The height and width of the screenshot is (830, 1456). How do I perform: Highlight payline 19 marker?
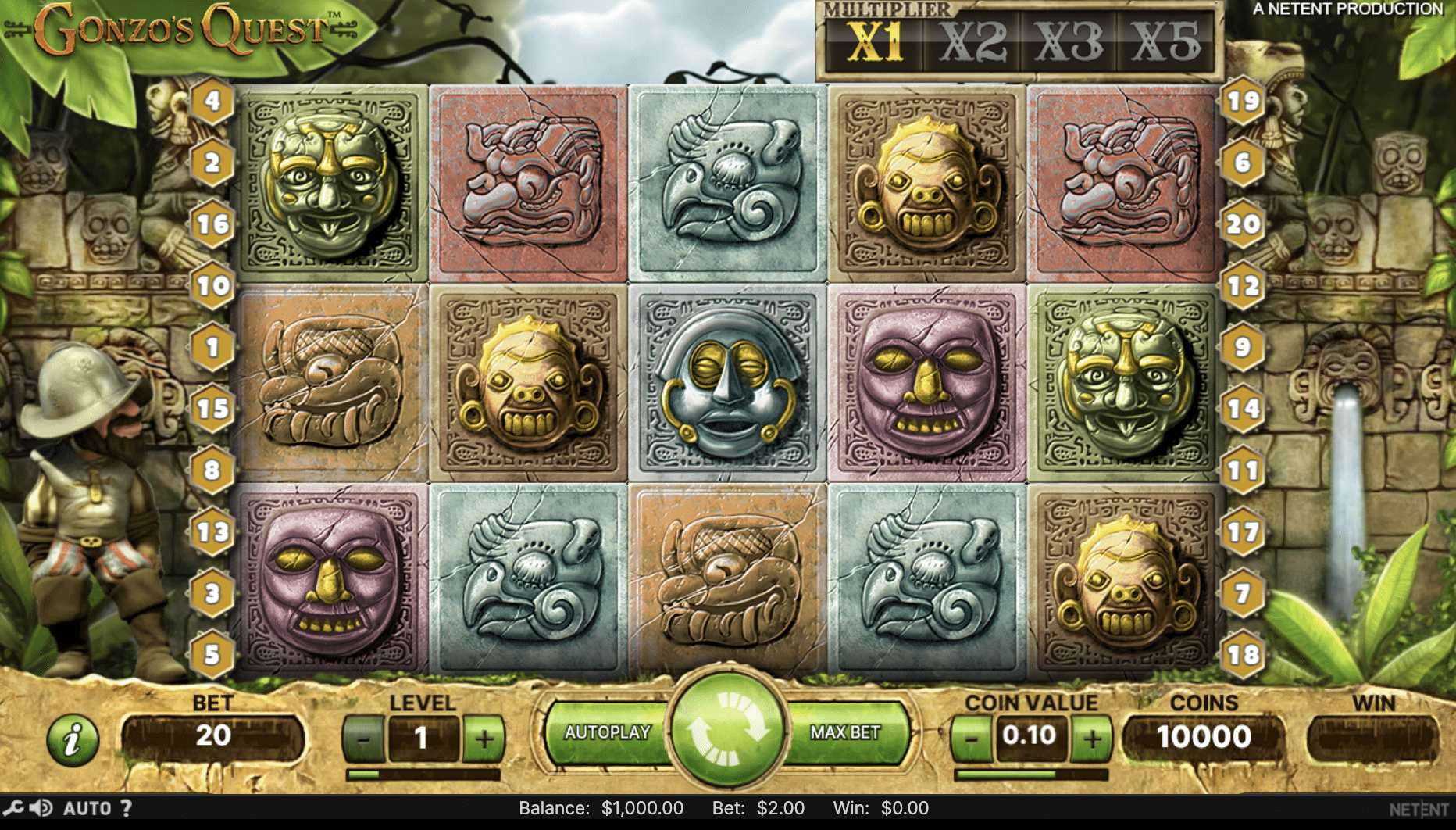click(x=1243, y=101)
